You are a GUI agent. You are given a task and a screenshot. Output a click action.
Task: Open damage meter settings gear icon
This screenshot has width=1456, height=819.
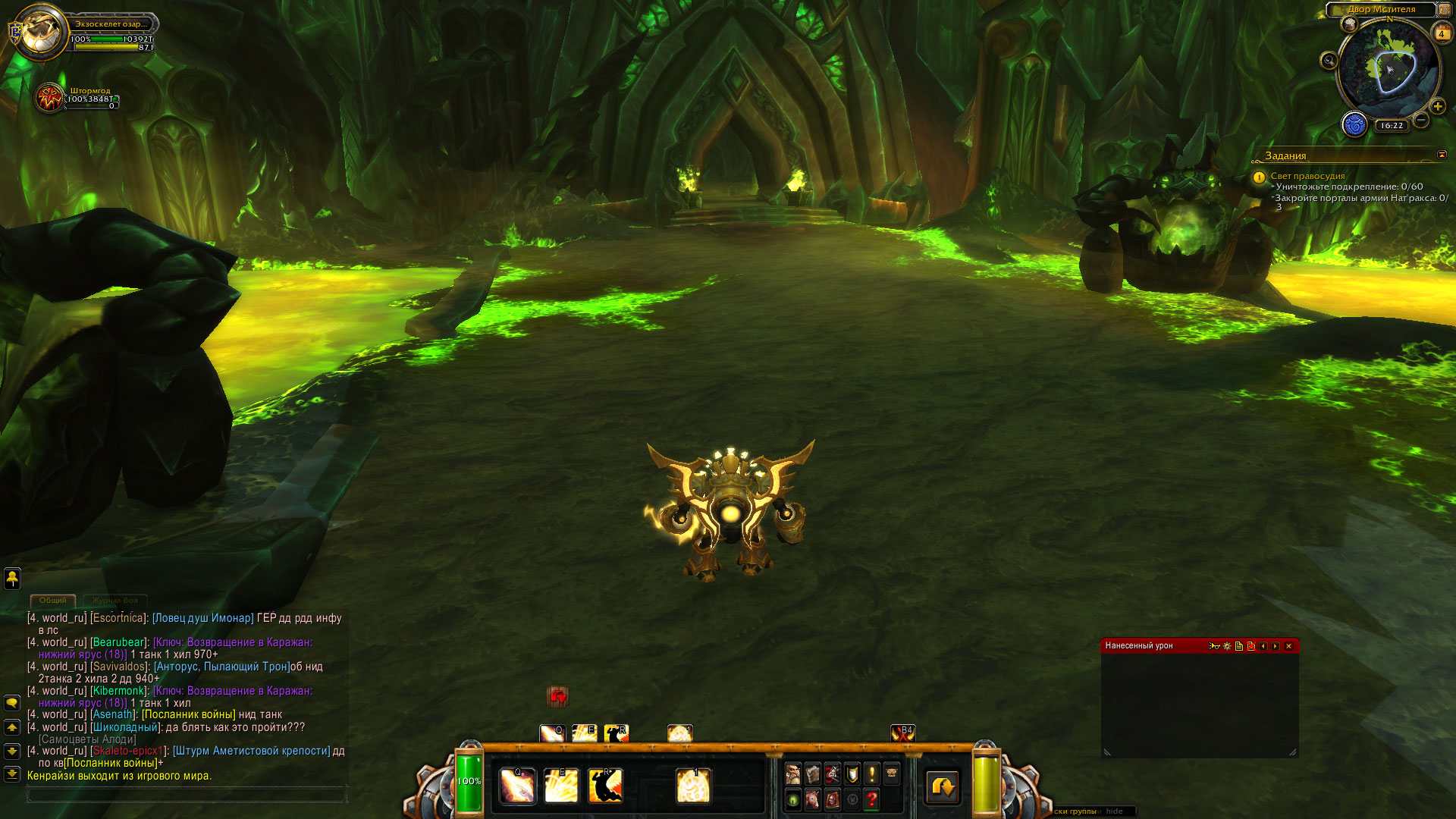[1227, 646]
